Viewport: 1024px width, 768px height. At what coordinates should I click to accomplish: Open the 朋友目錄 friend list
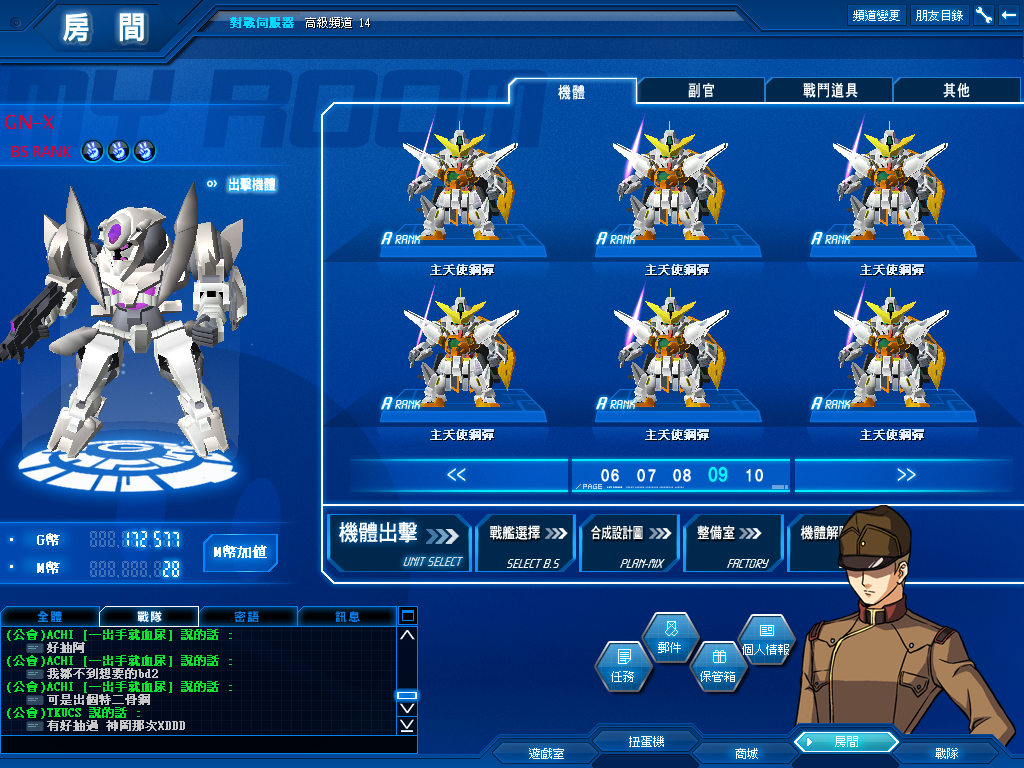coord(939,15)
